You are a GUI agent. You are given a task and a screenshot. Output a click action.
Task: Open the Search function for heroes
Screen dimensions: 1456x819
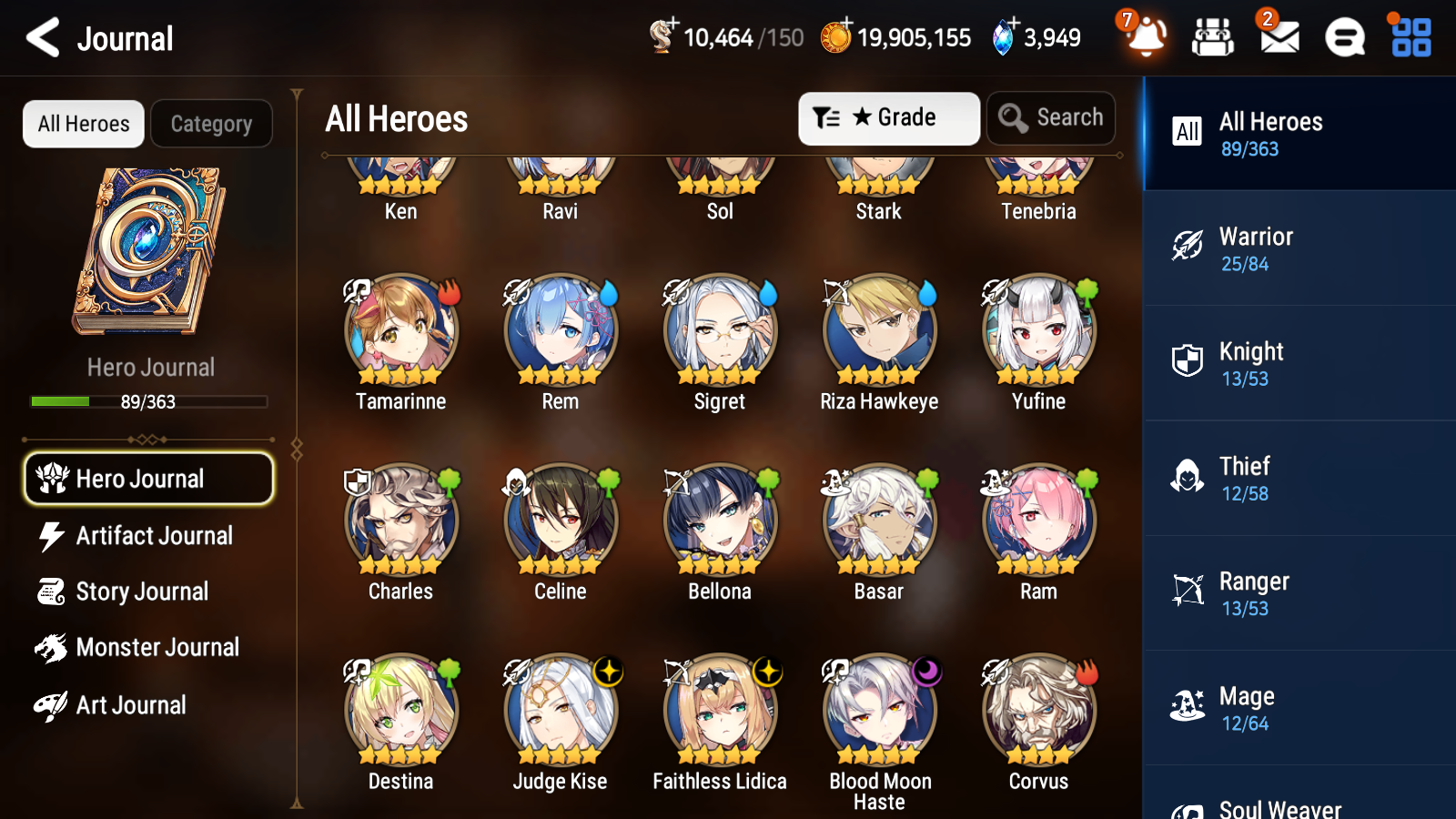pyautogui.click(x=1051, y=117)
